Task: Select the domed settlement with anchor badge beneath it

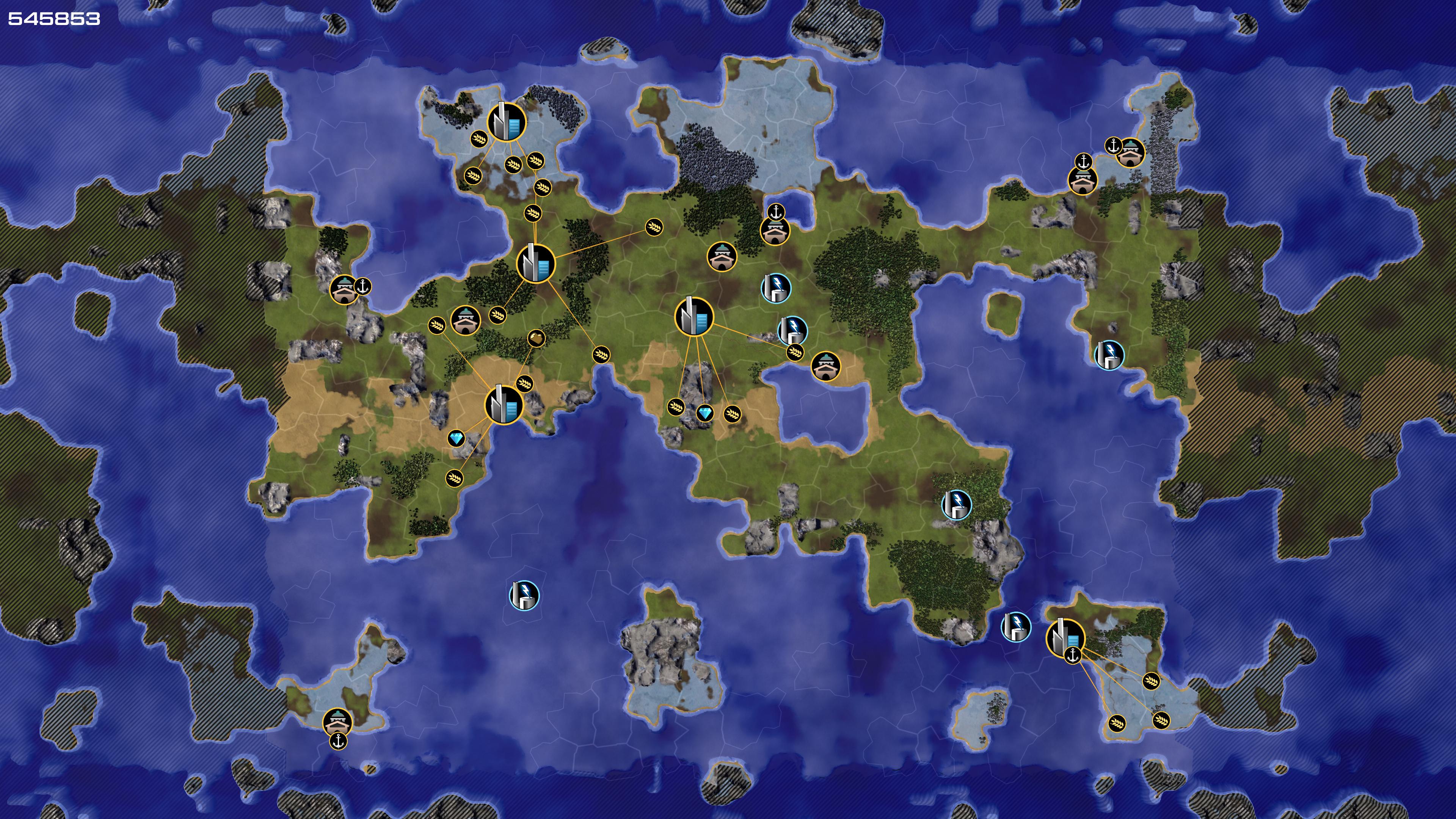Action: [x=338, y=722]
